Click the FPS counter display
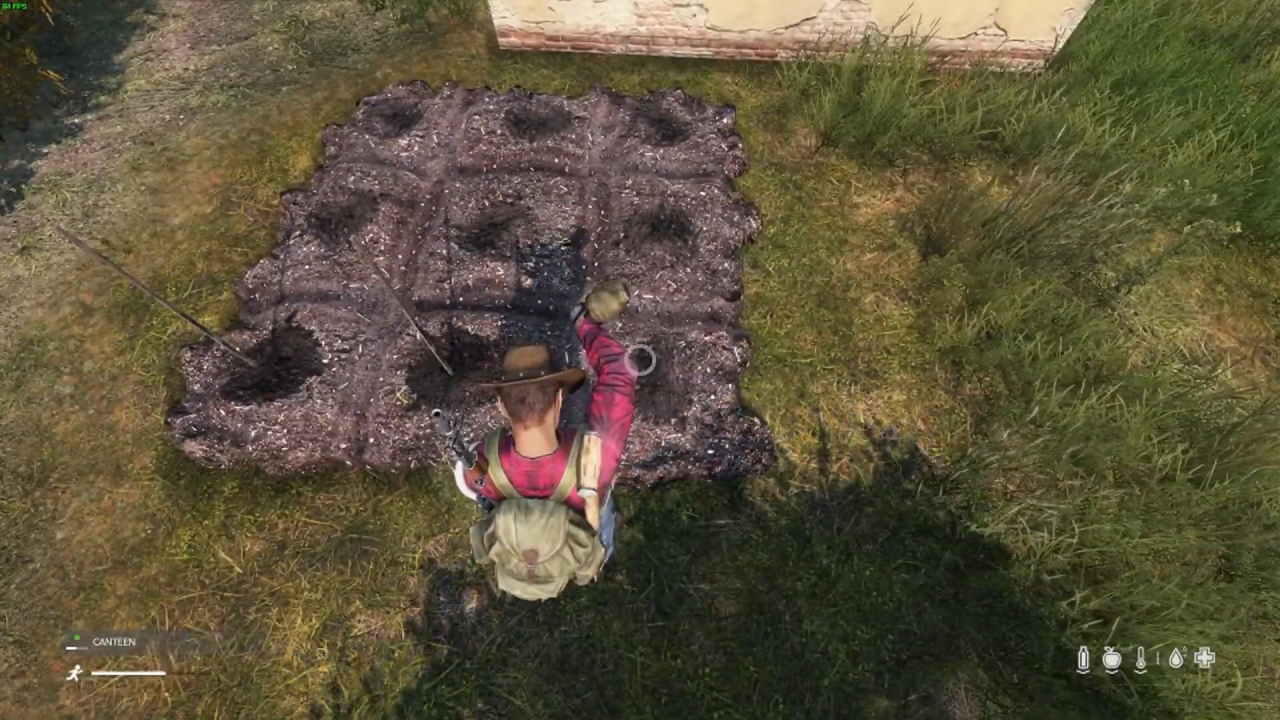Image resolution: width=1280 pixels, height=720 pixels. (x=13, y=5)
